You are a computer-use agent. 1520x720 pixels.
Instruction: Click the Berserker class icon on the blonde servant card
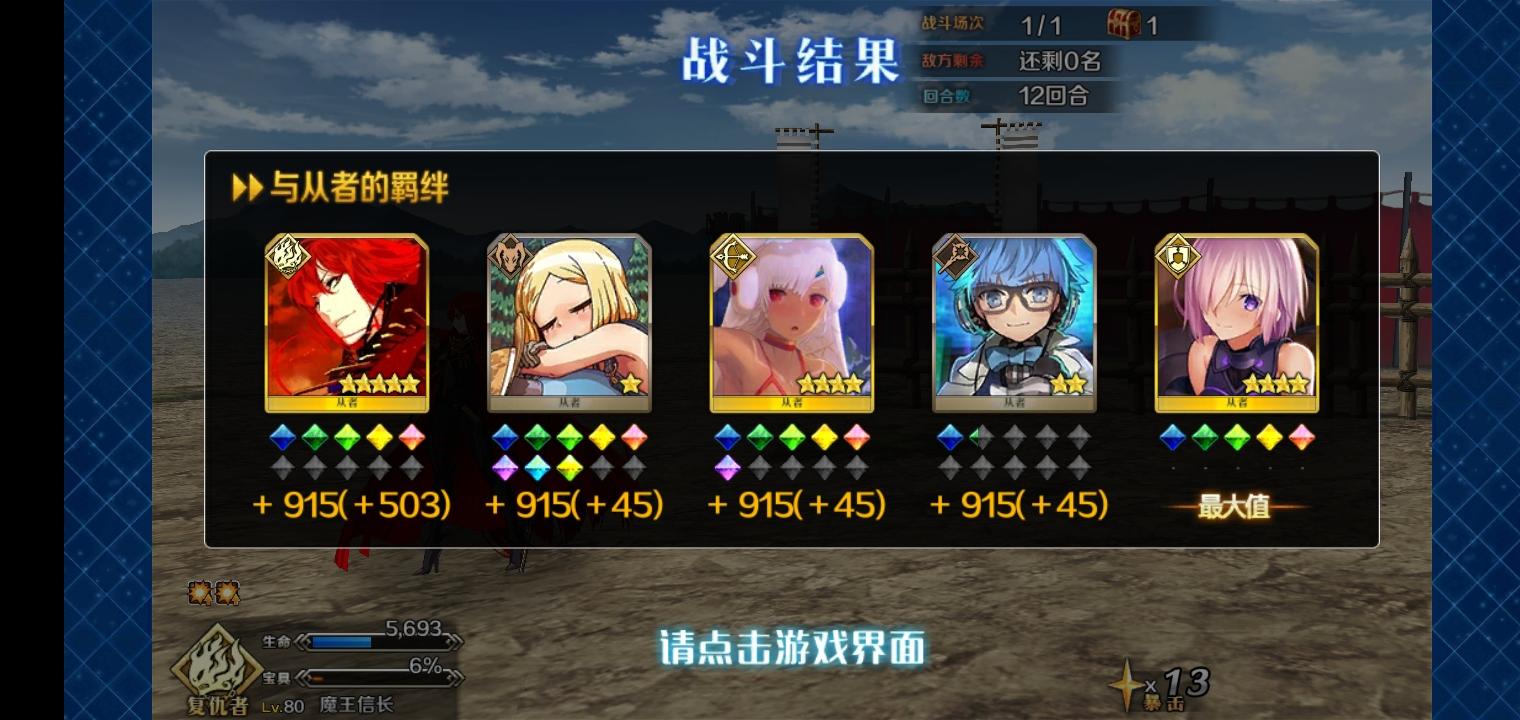pos(509,257)
